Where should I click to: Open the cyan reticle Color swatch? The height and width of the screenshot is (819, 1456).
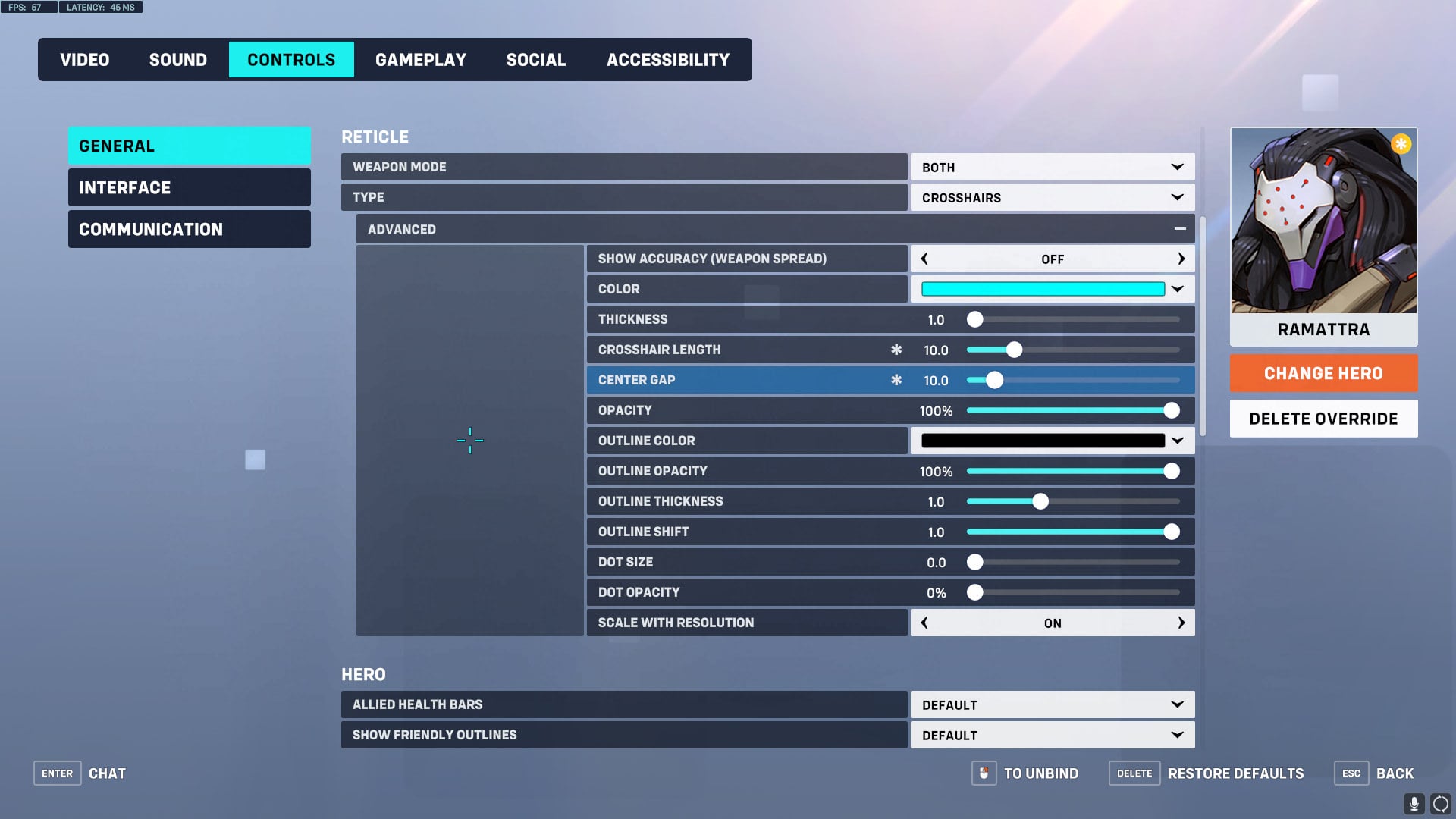tap(1043, 289)
